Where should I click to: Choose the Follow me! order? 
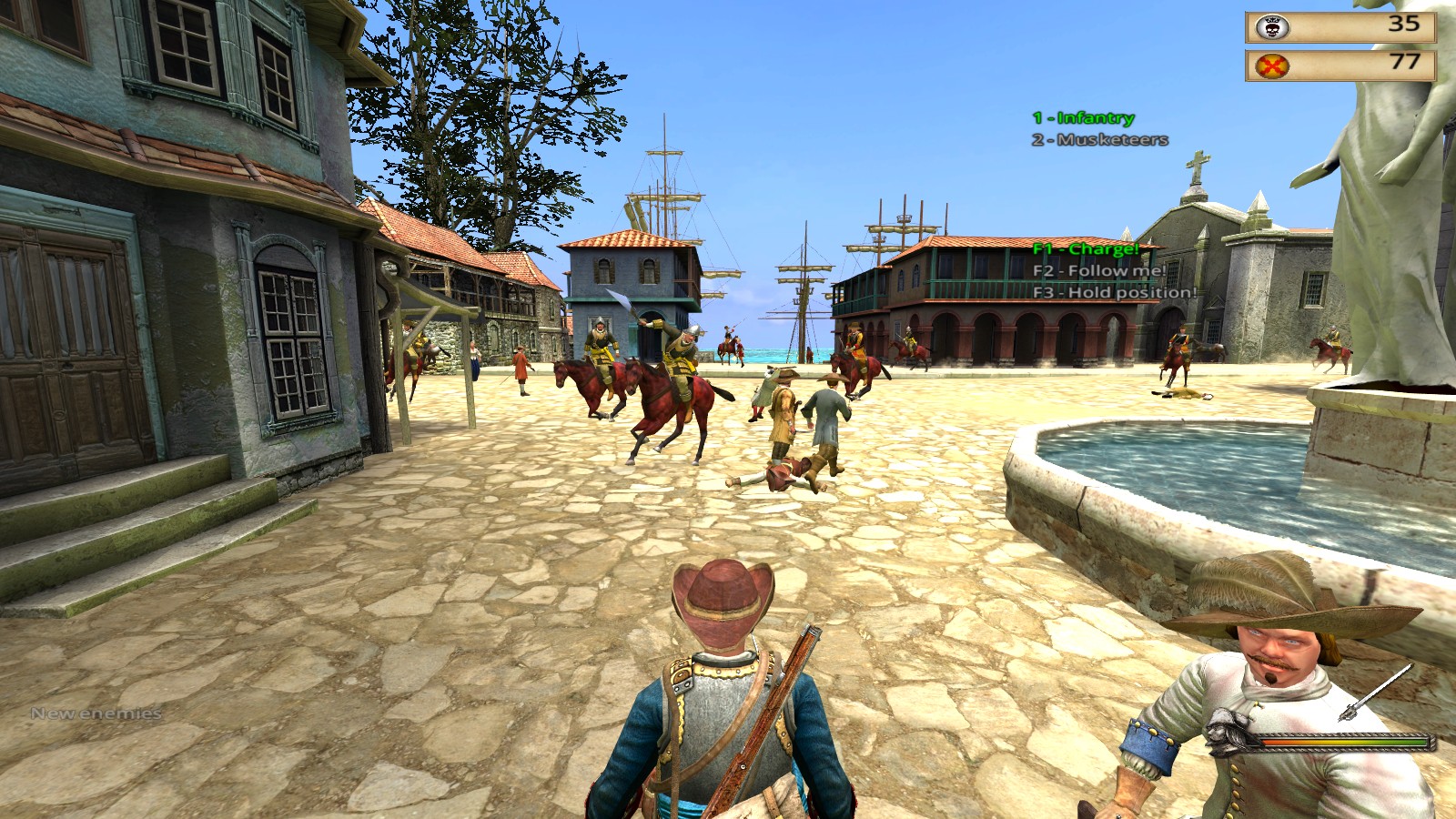click(1098, 270)
